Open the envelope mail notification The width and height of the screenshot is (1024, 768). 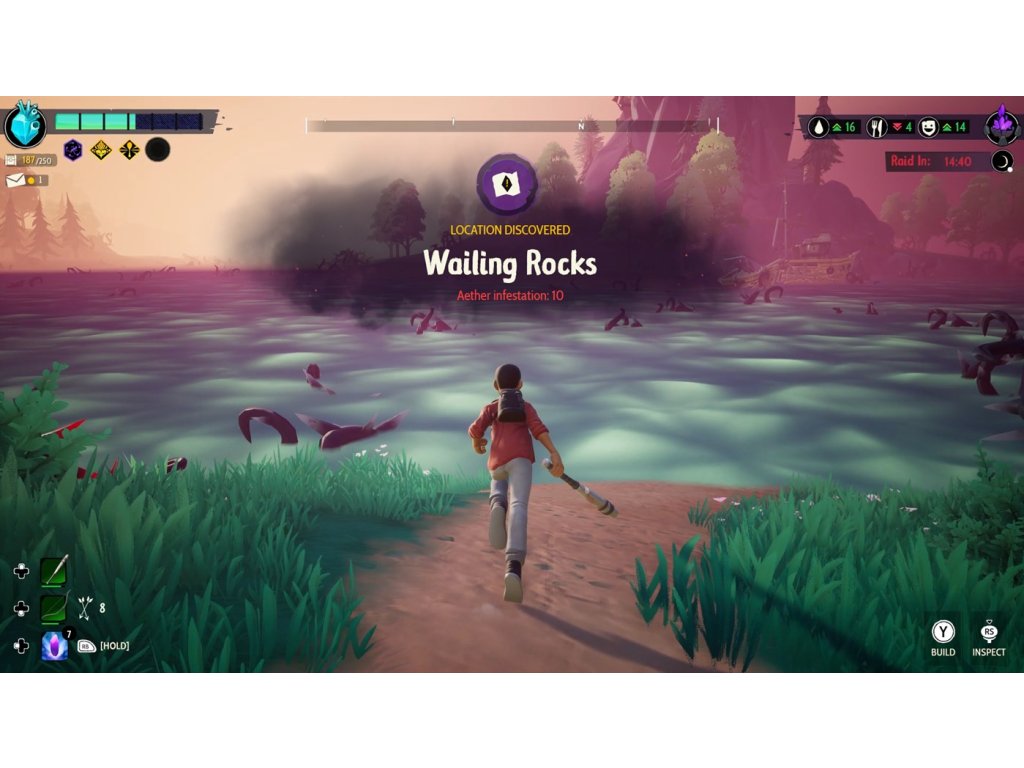(x=17, y=180)
